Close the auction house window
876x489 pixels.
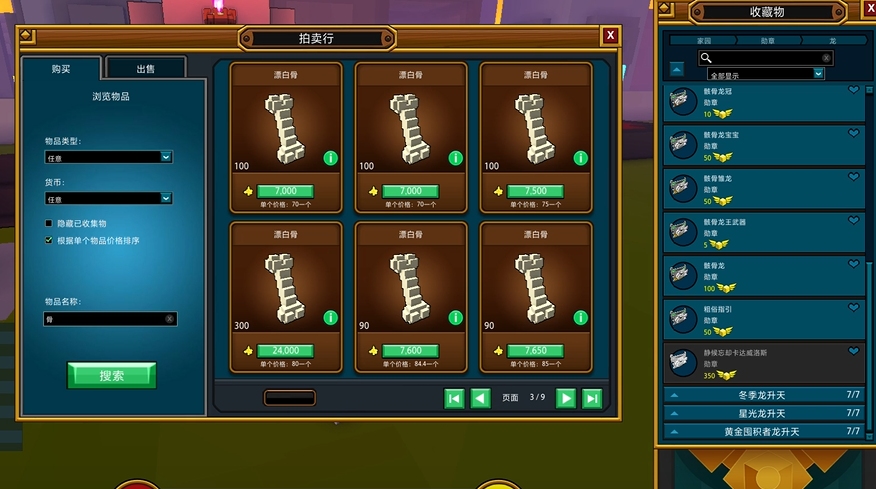pyautogui.click(x=610, y=36)
